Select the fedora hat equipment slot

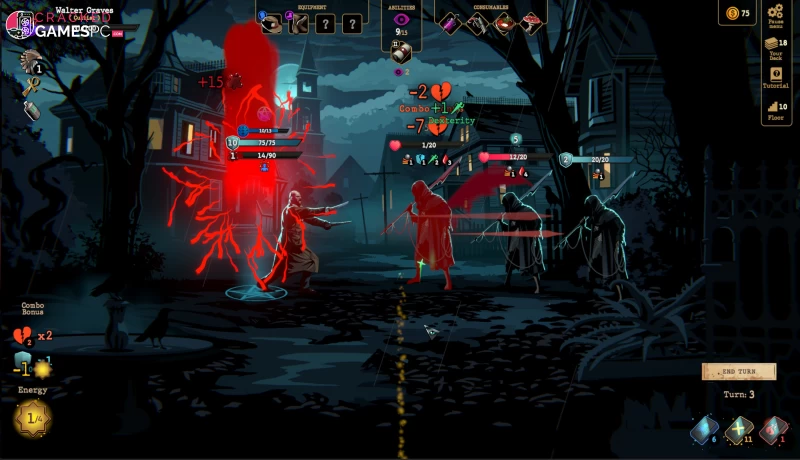point(272,23)
